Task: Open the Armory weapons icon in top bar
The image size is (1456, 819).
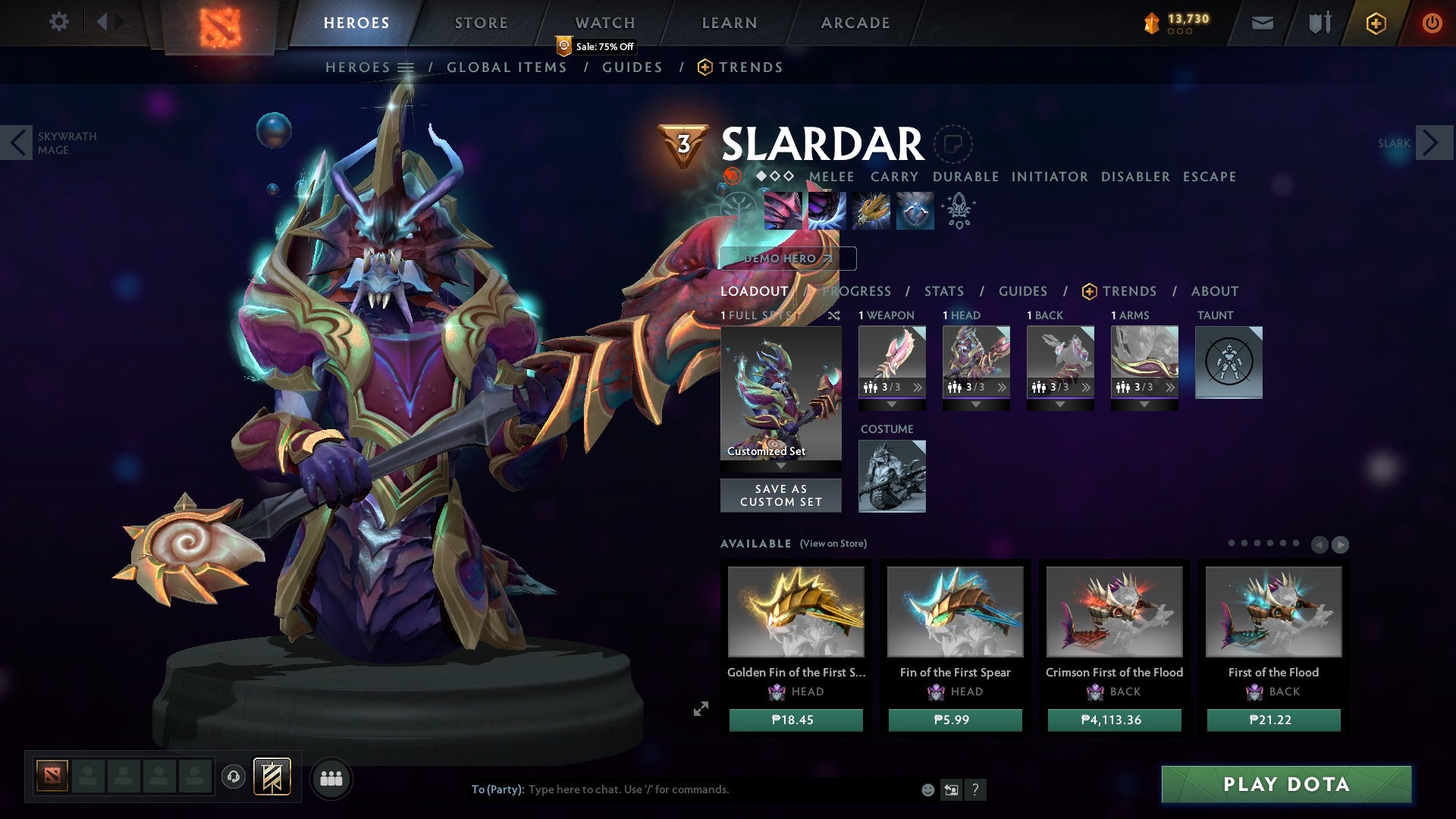Action: [x=1319, y=22]
